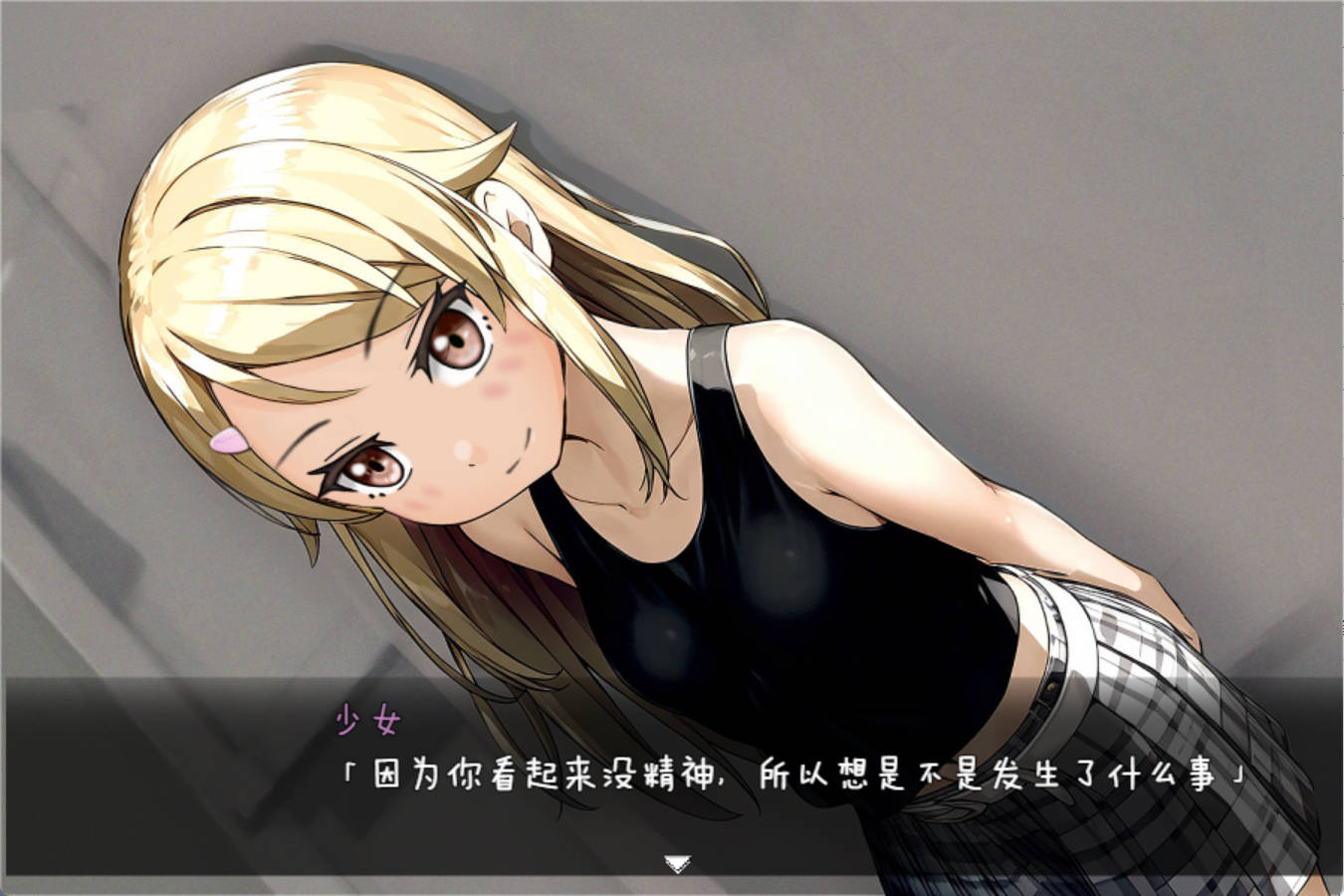Click the 少女 name label

click(x=367, y=718)
